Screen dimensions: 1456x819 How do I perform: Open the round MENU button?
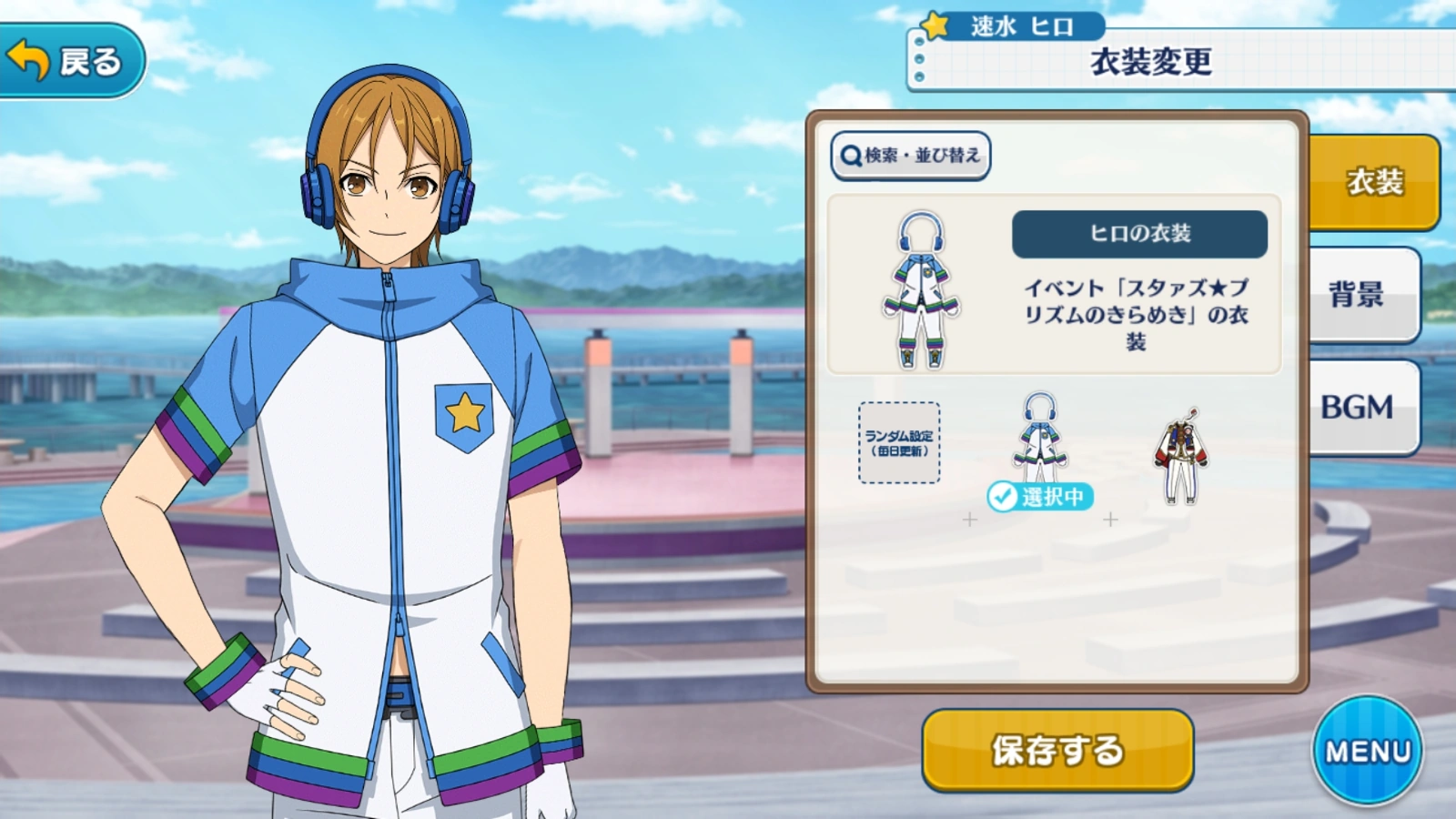pos(1367,750)
